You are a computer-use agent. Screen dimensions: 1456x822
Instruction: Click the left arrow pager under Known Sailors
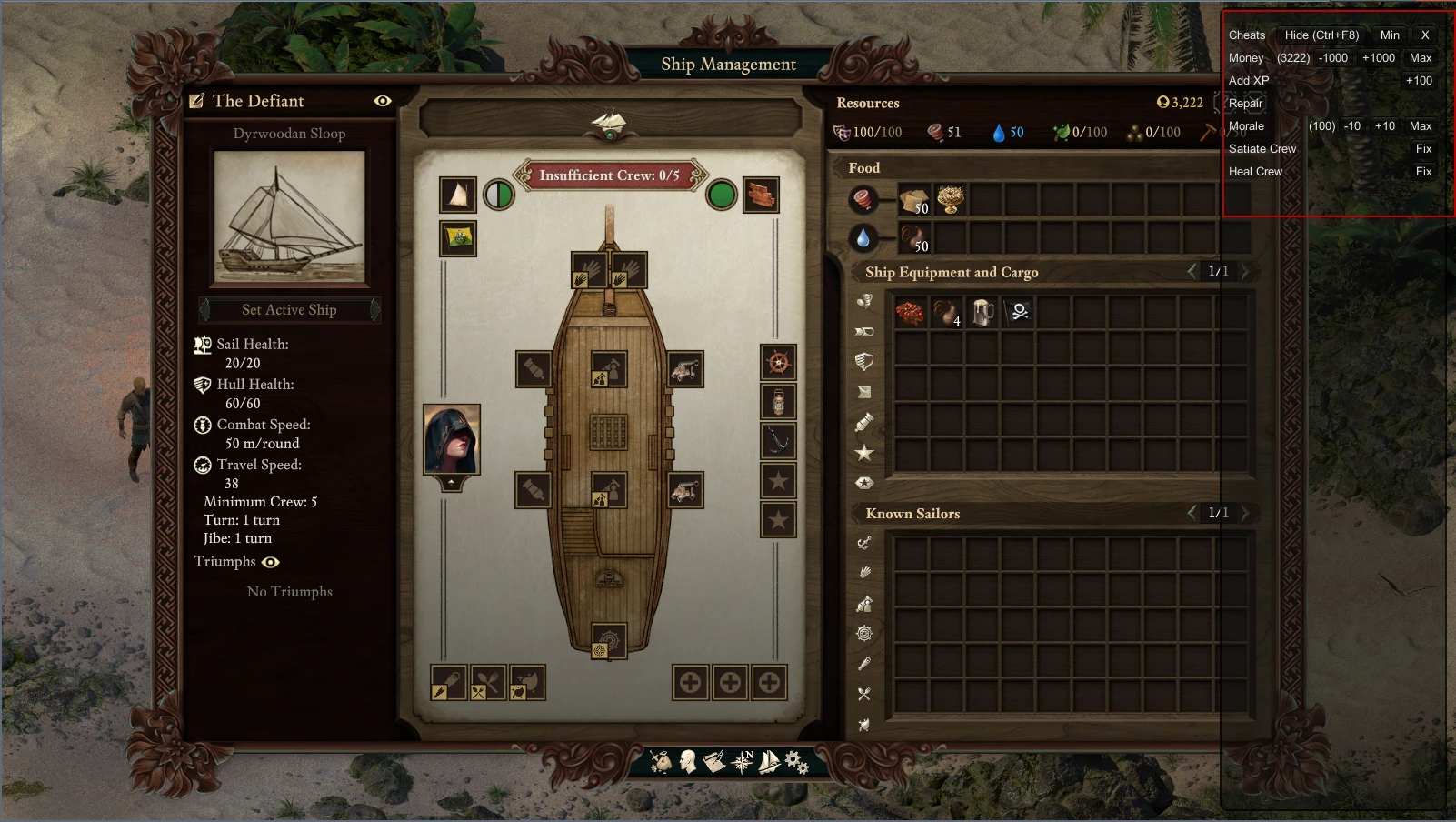[x=1191, y=513]
